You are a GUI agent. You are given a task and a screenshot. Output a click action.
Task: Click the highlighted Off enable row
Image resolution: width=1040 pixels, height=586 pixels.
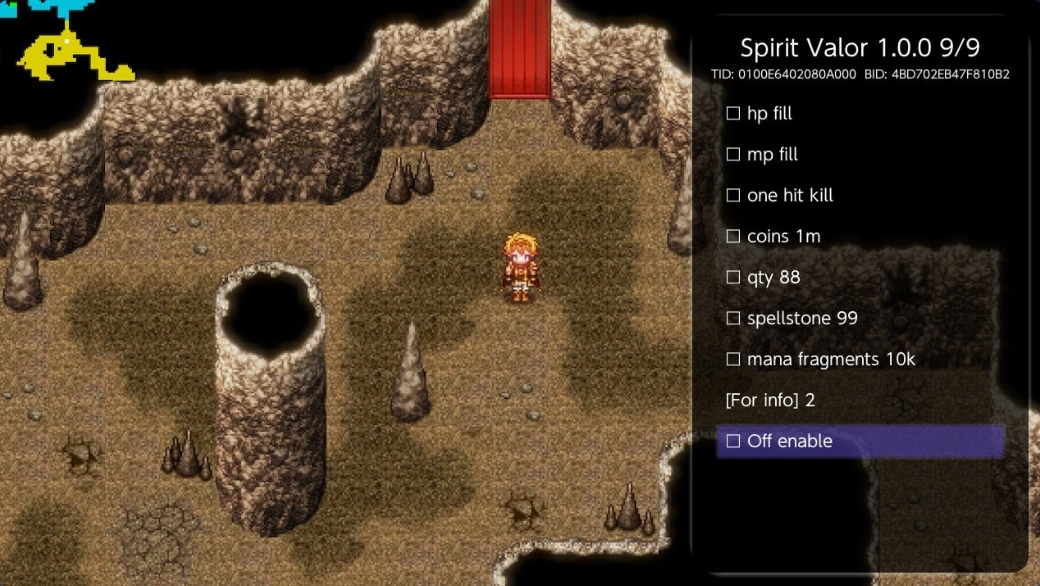(860, 441)
